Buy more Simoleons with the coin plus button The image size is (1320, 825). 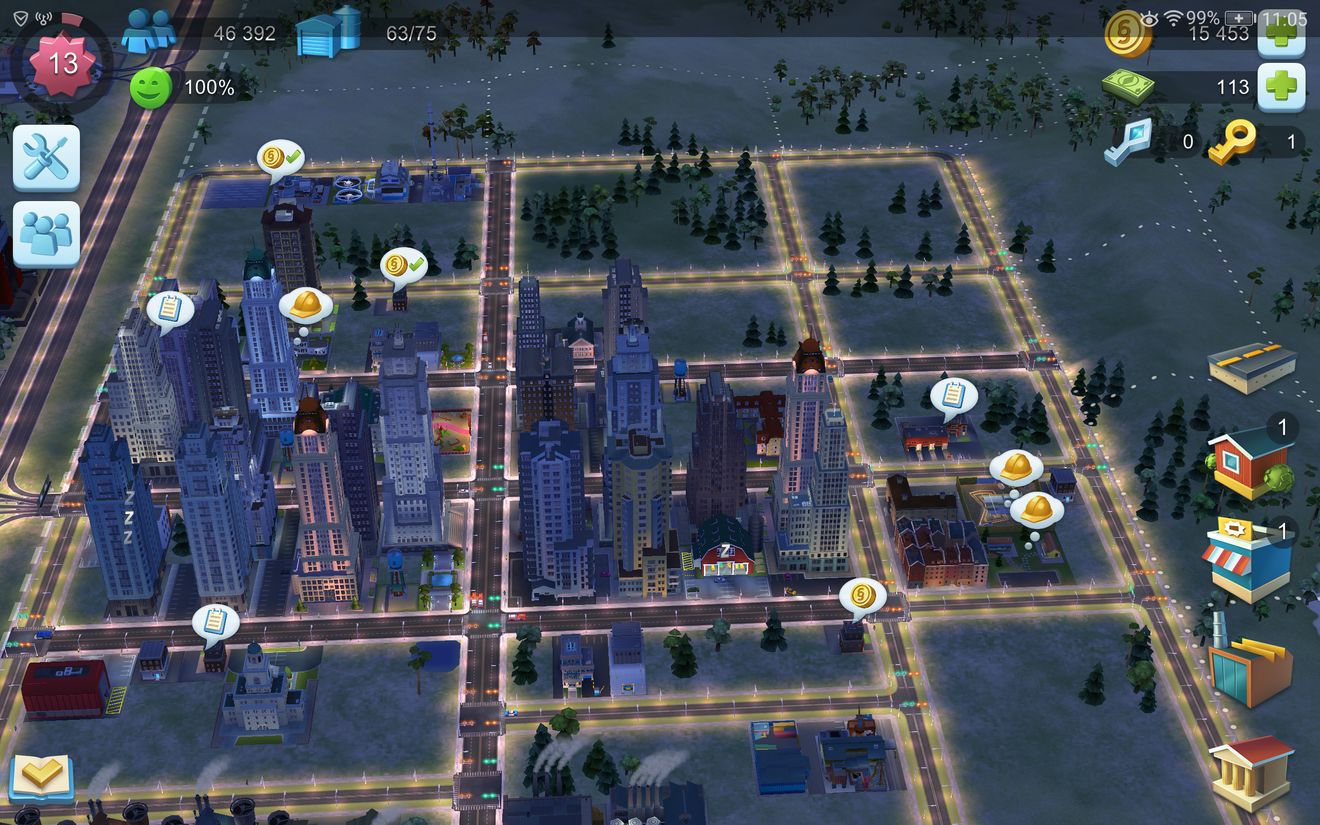(1280, 33)
